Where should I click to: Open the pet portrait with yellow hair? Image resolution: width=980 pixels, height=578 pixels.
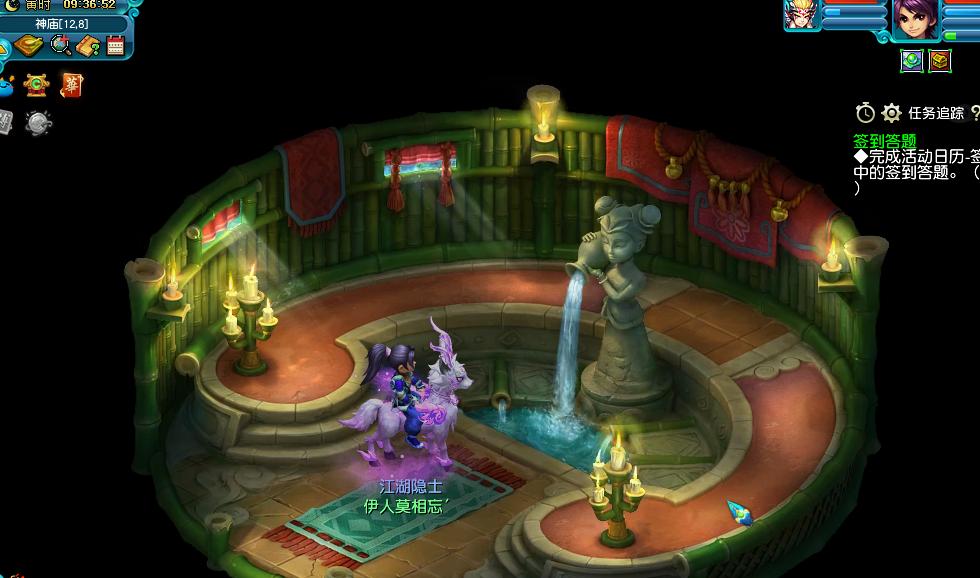[802, 16]
